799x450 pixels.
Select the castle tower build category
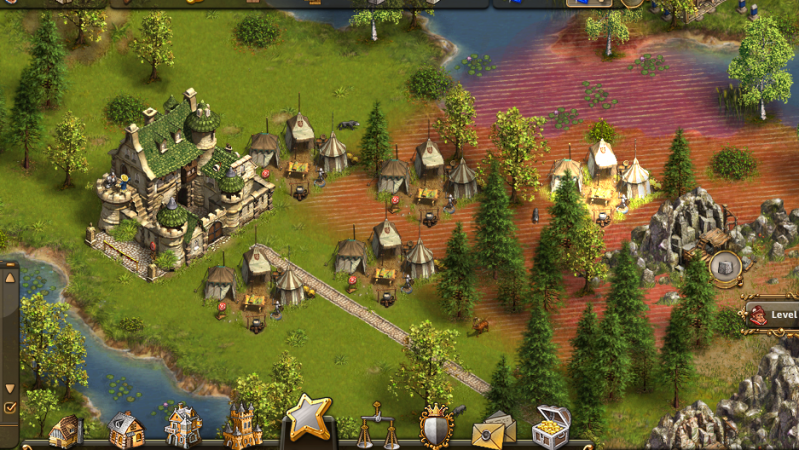click(x=241, y=426)
